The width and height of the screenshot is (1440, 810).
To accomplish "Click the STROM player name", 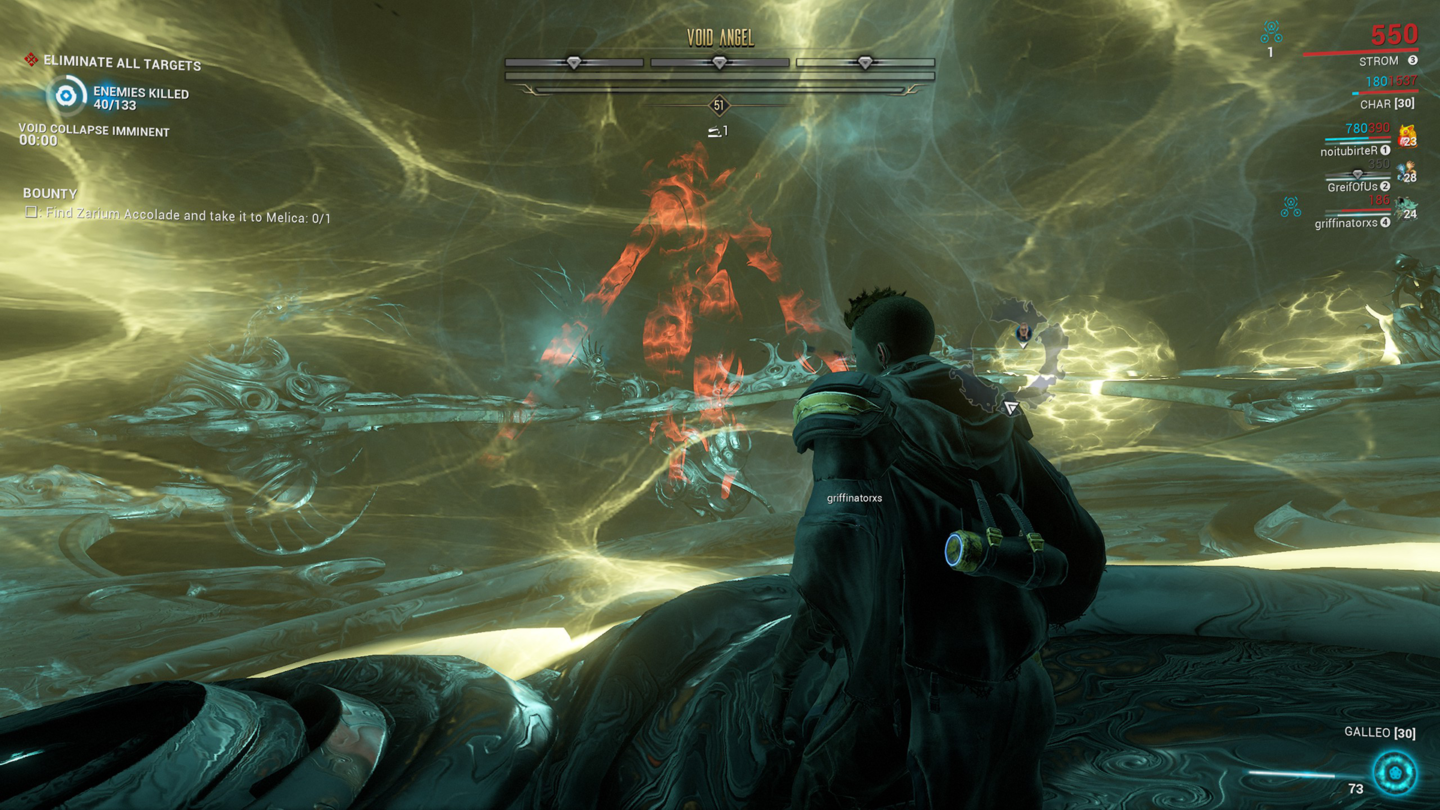I will coord(1381,61).
